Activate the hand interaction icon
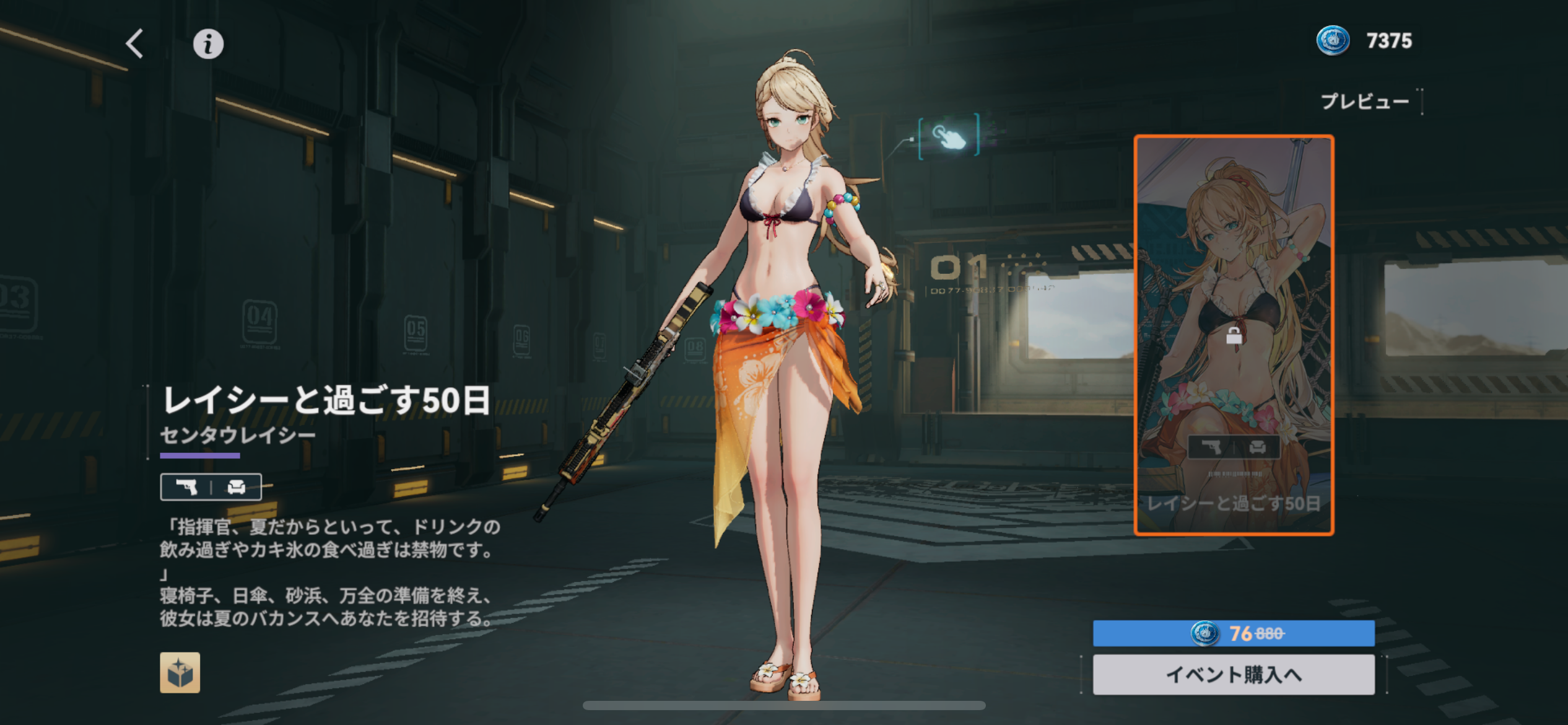 click(949, 136)
